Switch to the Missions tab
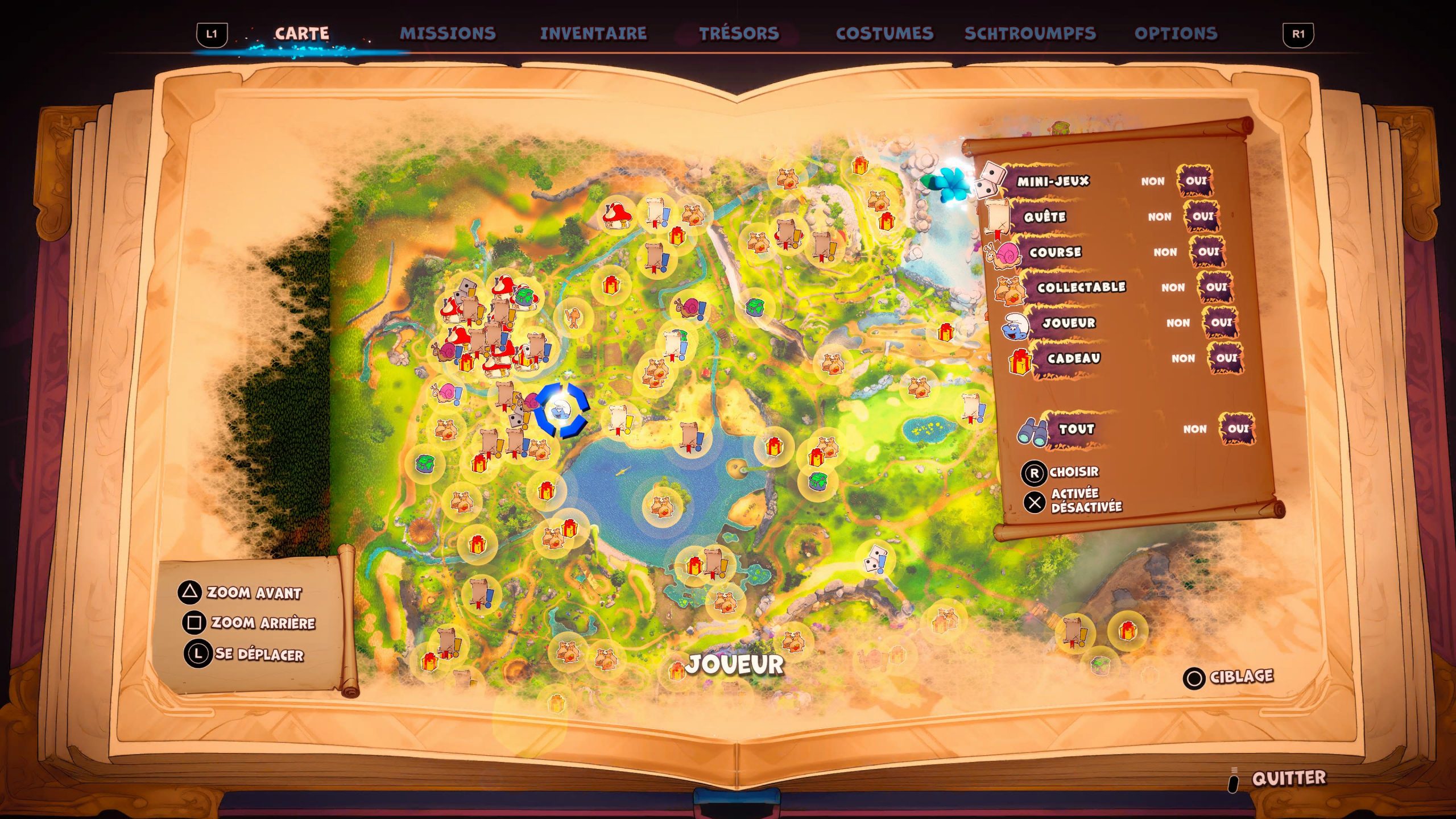Screen dimensions: 1456x819 click(x=448, y=34)
